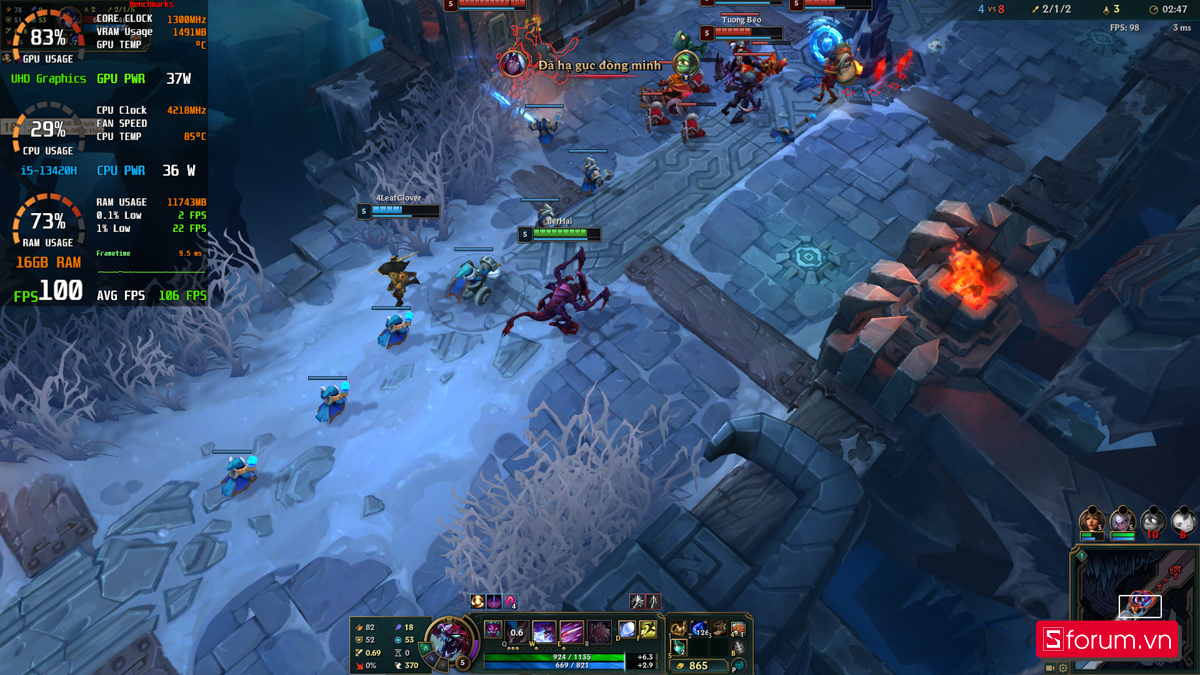Select the blue item in slot 2

pos(699,629)
